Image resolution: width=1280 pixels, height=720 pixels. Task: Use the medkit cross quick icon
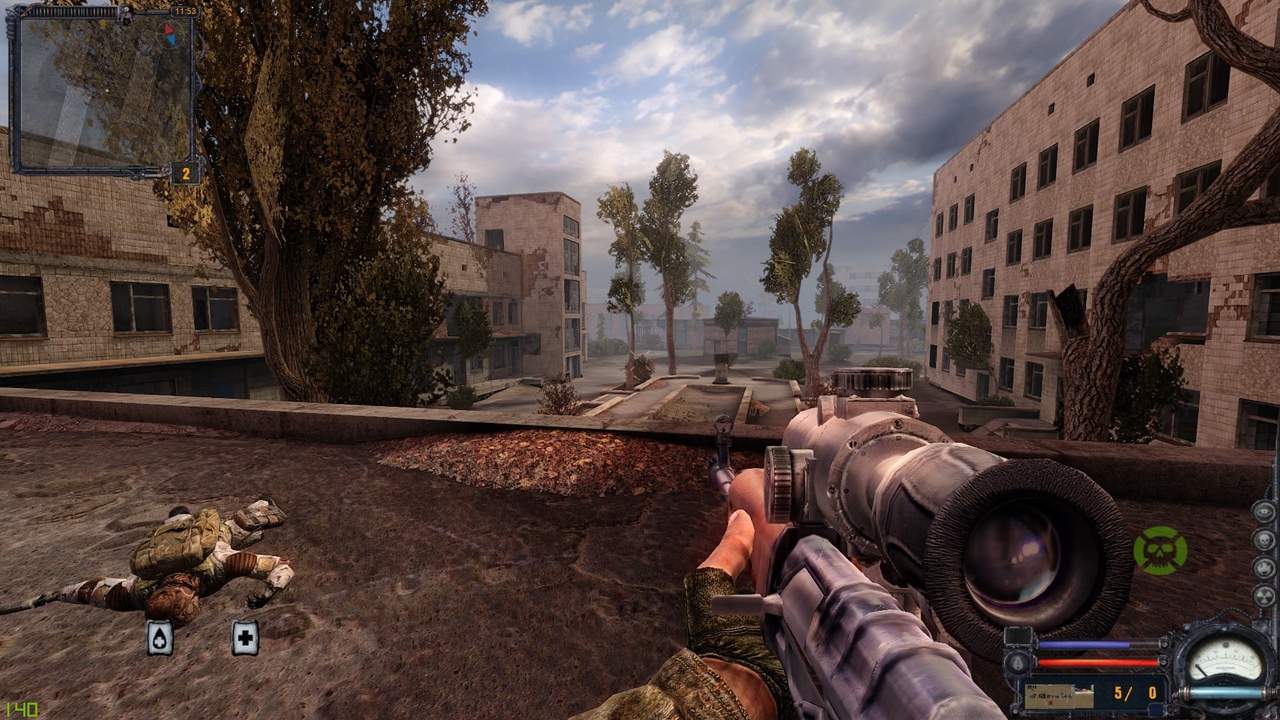[245, 637]
